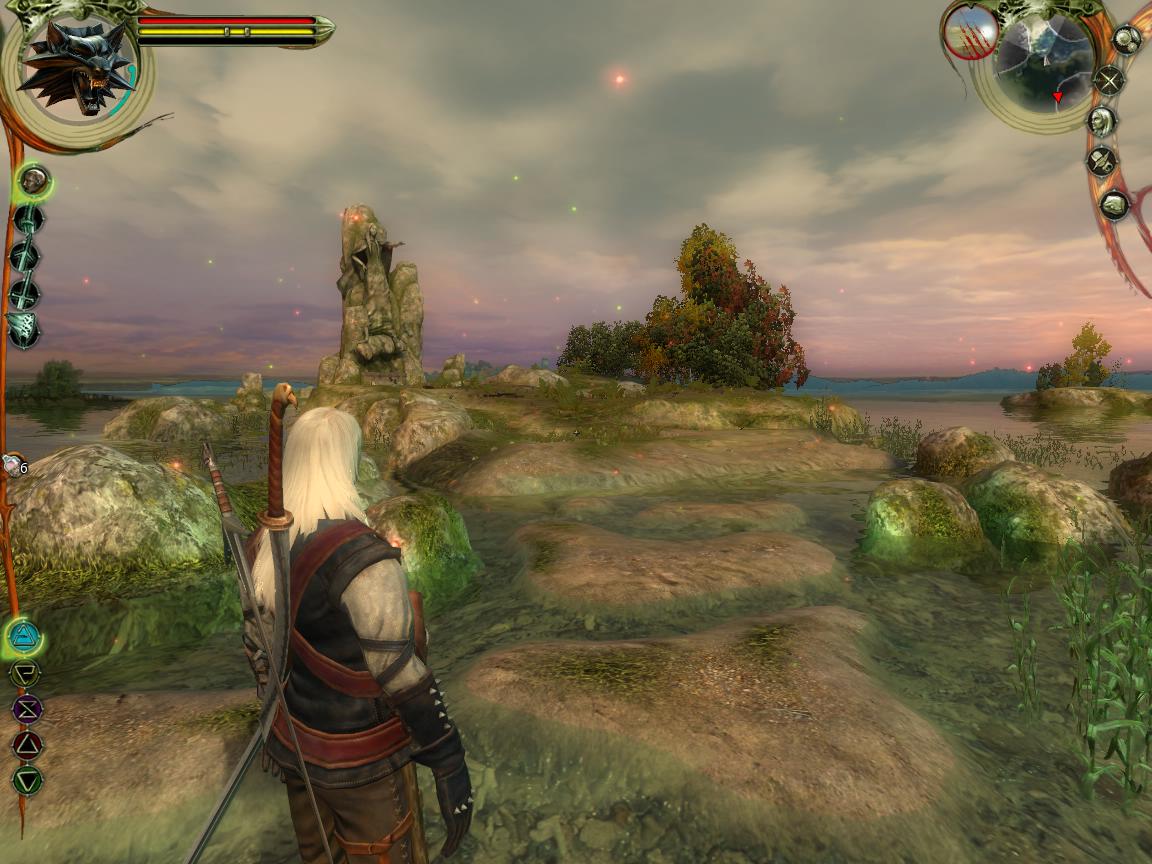Open the hat and quill button
This screenshot has width=1152, height=864.
1102,161
